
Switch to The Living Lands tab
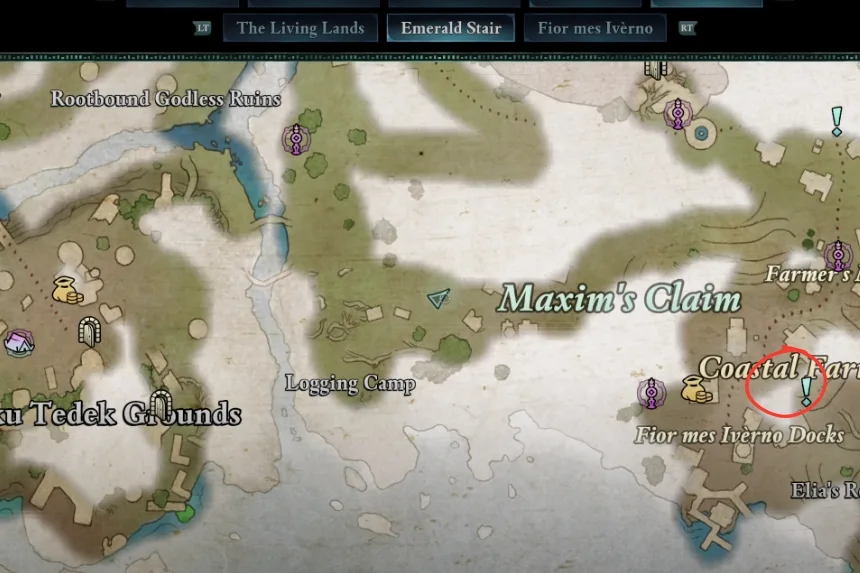300,28
